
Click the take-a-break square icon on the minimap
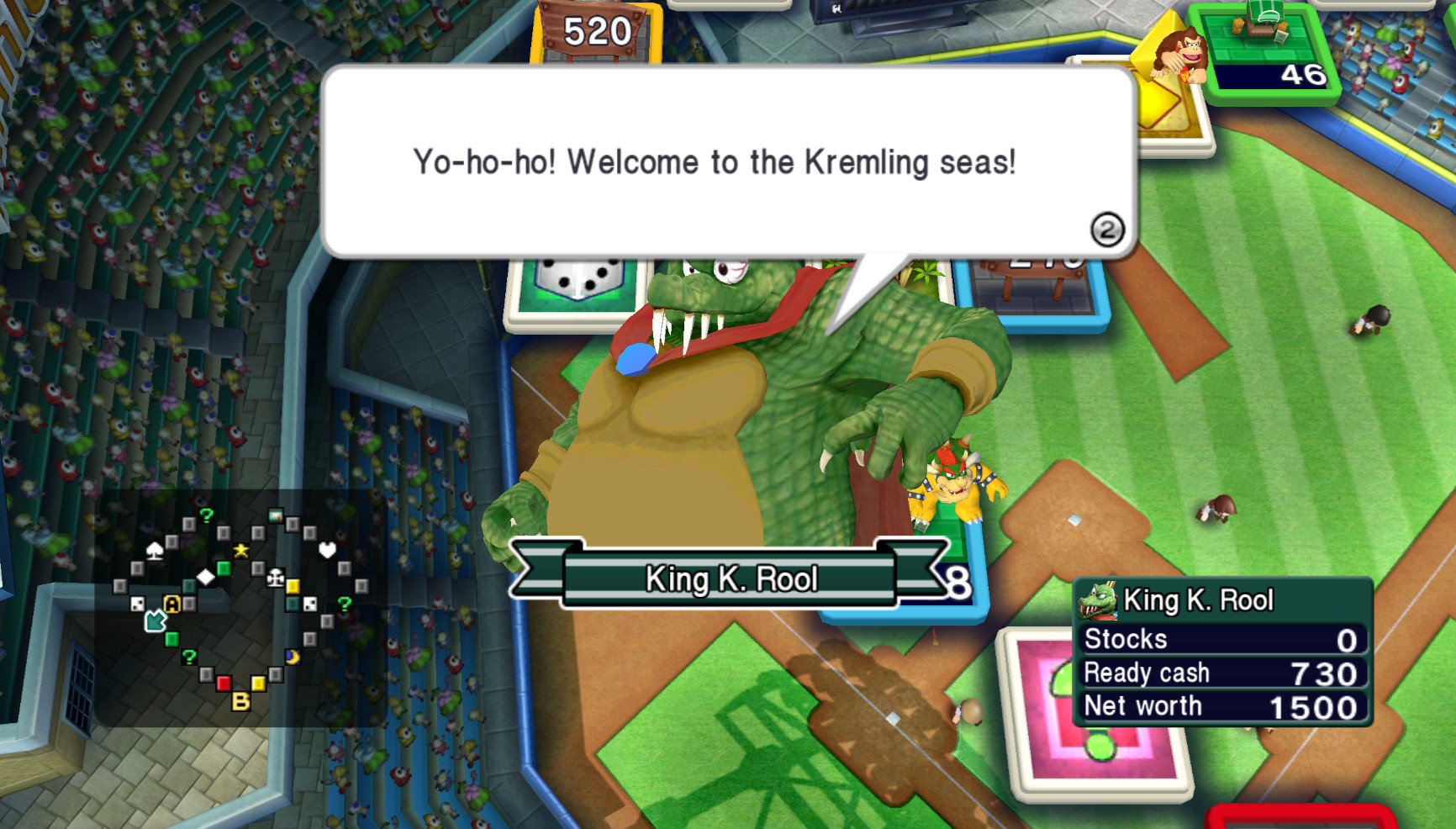tap(276, 578)
